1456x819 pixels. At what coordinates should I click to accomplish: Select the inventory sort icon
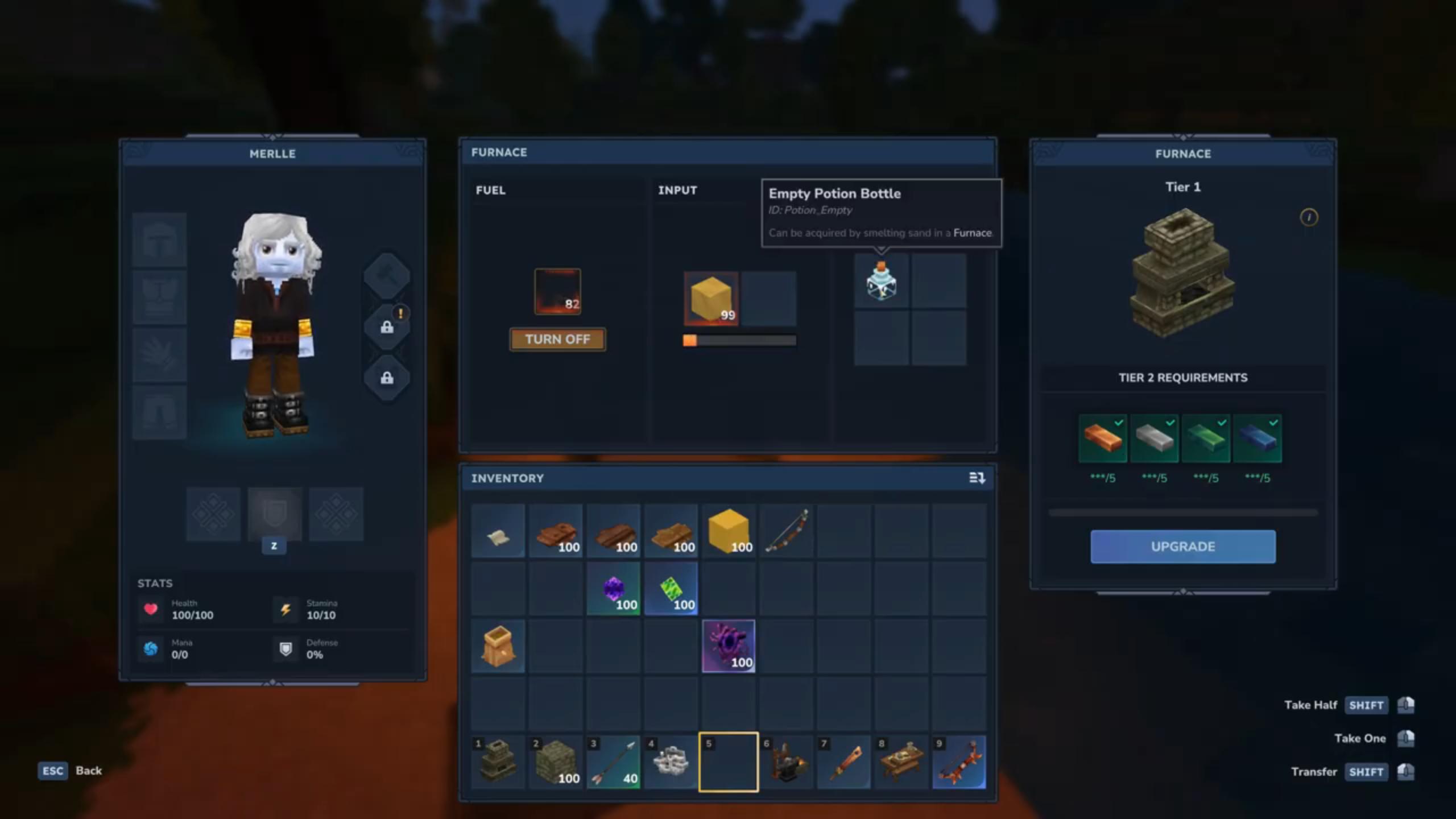click(x=977, y=478)
